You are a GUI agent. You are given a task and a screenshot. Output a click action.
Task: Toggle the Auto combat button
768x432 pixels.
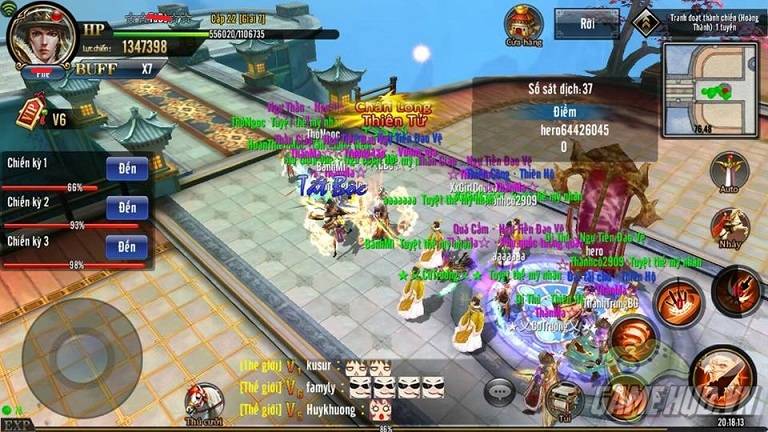(729, 171)
